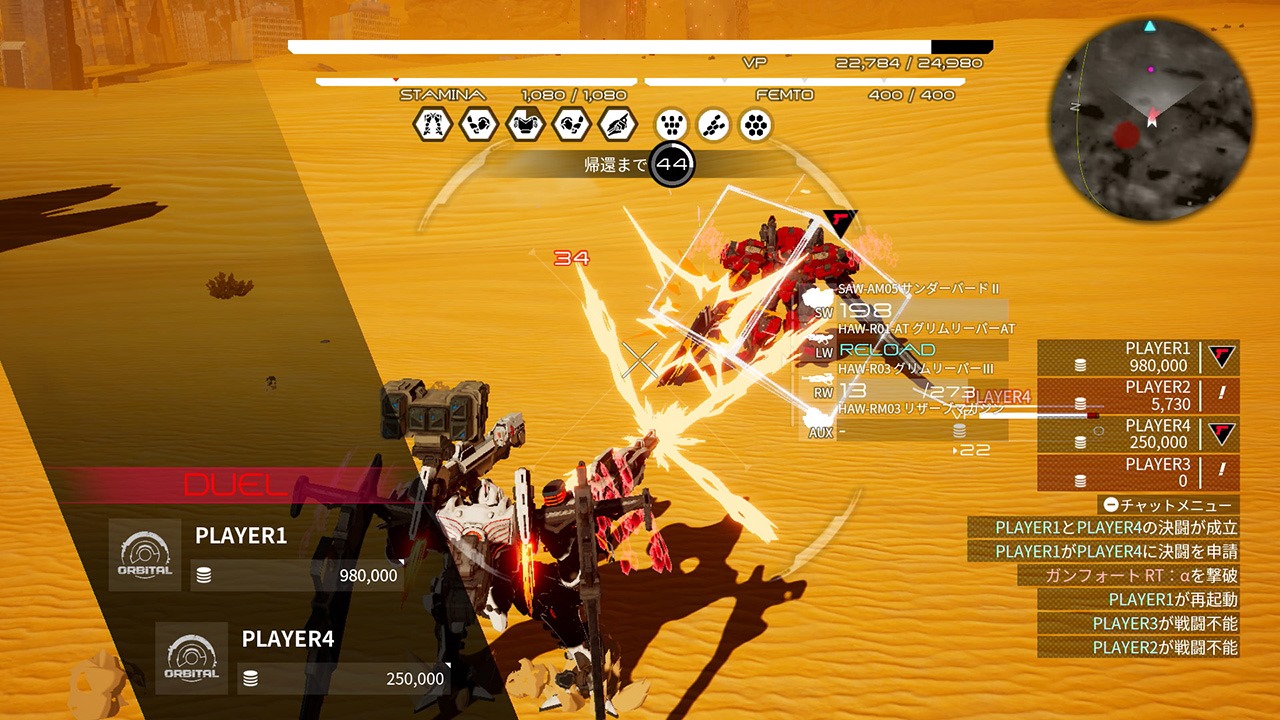Choose the triangle-of-dots round icon
This screenshot has height=720, width=1280.
[x=672, y=125]
